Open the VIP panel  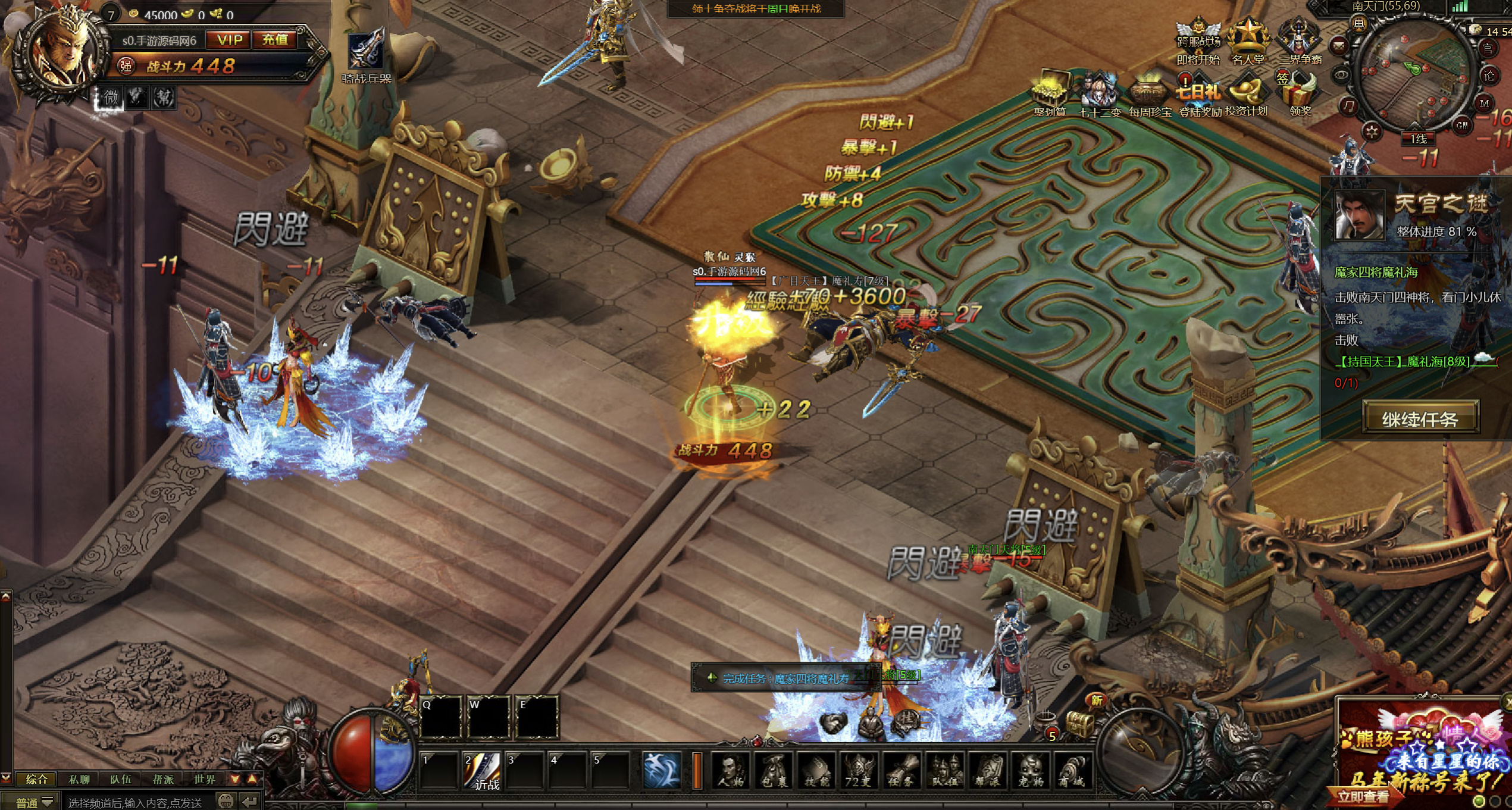pyautogui.click(x=230, y=40)
